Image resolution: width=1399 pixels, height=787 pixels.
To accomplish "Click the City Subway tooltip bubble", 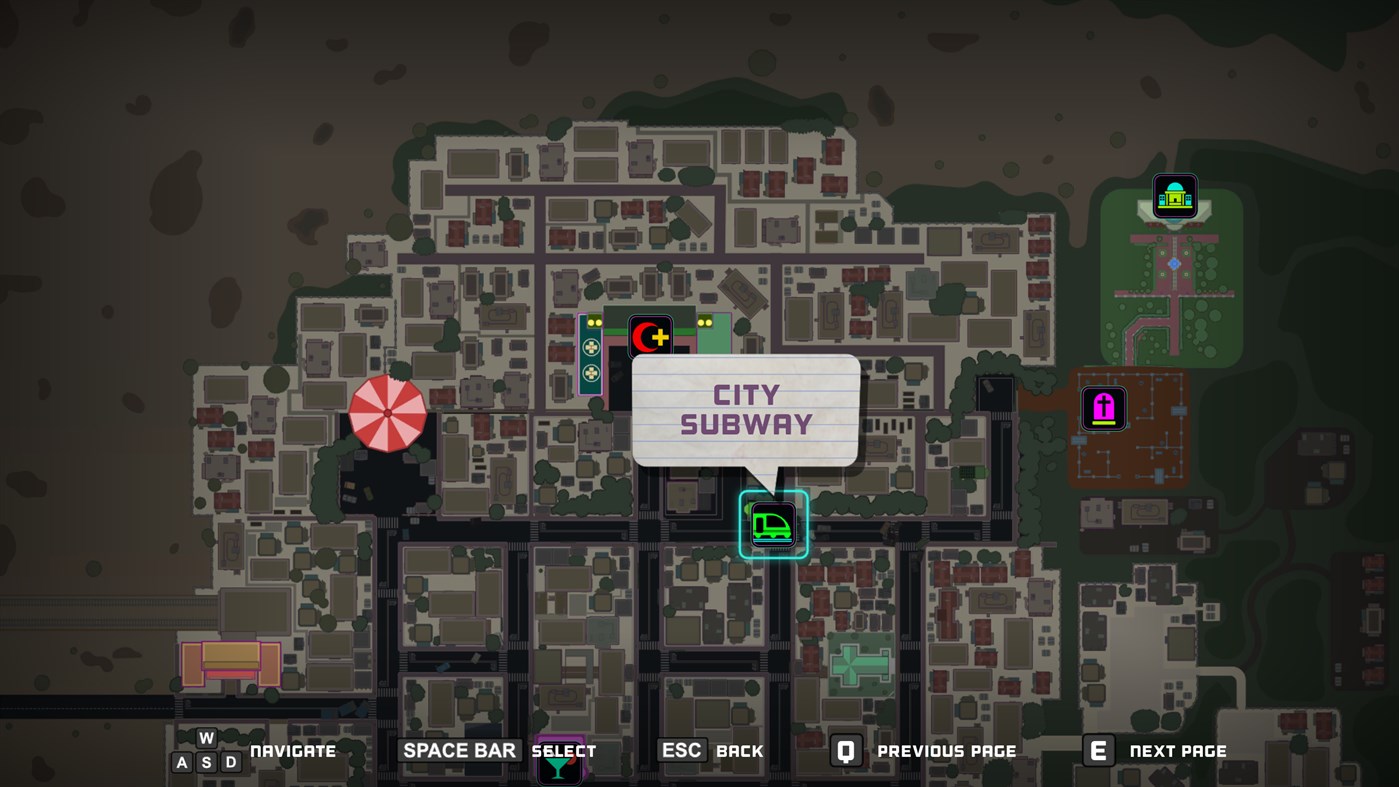I will [744, 410].
